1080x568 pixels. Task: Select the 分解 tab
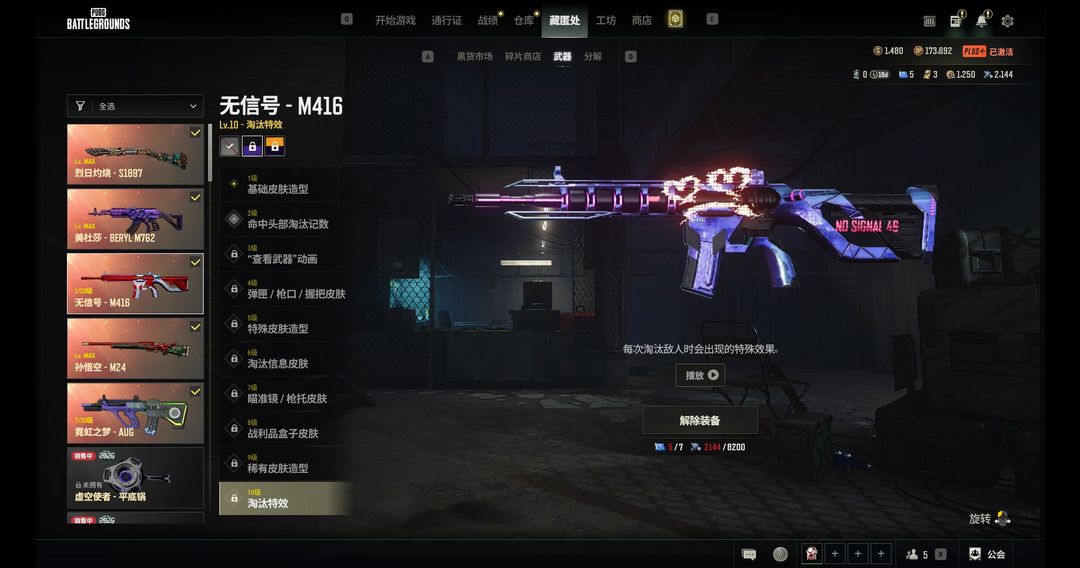[x=593, y=57]
